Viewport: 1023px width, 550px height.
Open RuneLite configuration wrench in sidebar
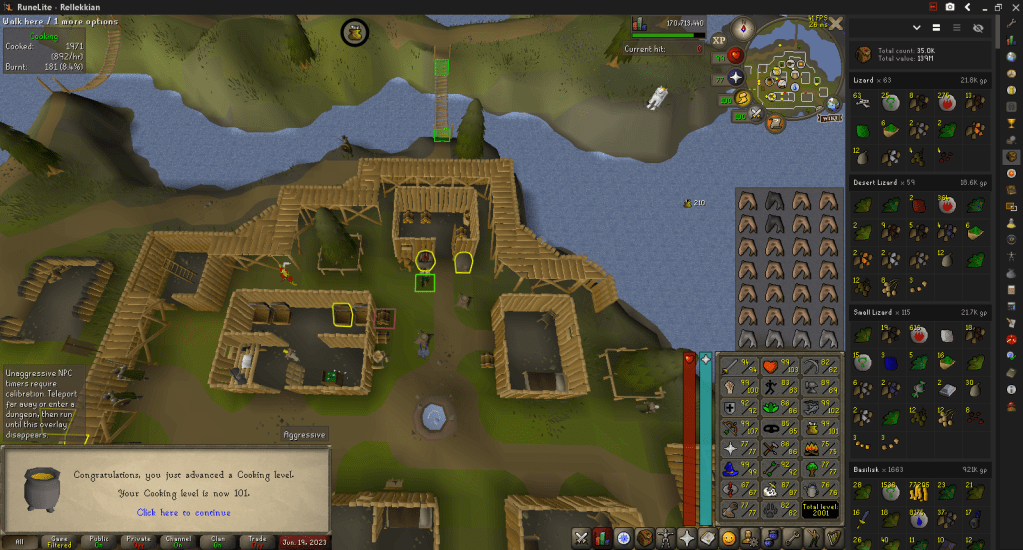[1011, 22]
